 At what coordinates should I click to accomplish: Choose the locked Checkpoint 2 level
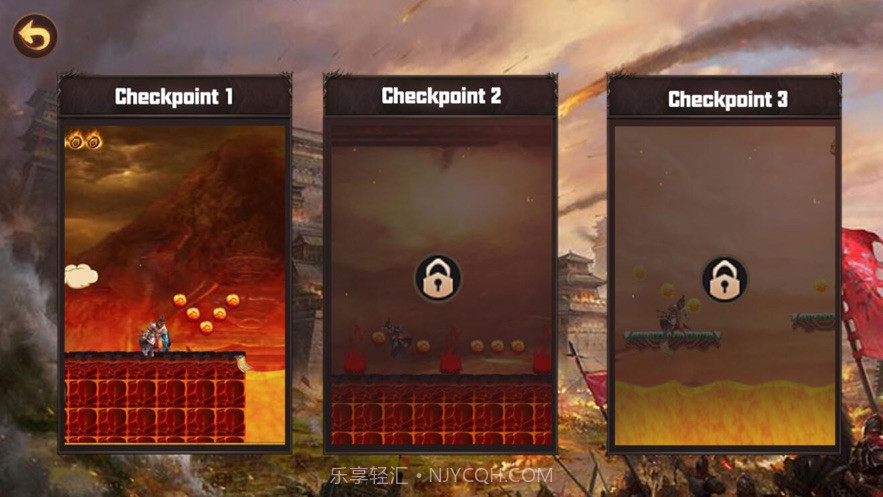coord(439,278)
